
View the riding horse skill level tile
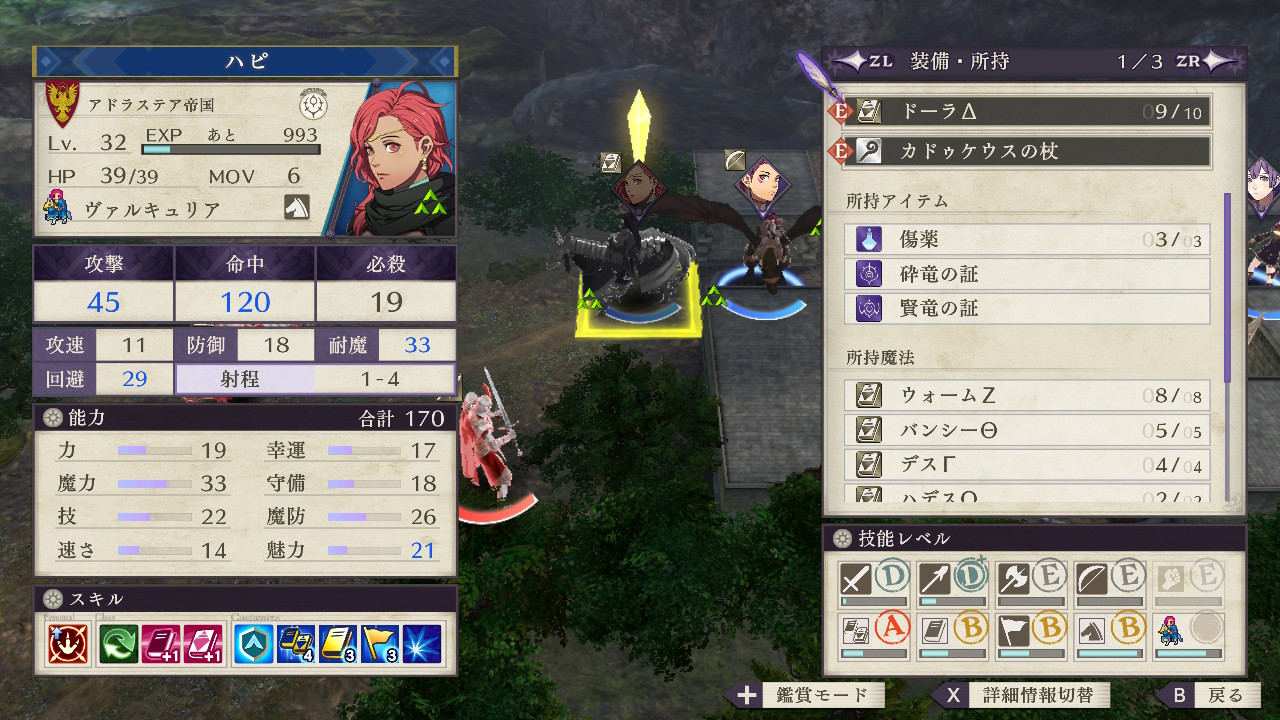1110,634
